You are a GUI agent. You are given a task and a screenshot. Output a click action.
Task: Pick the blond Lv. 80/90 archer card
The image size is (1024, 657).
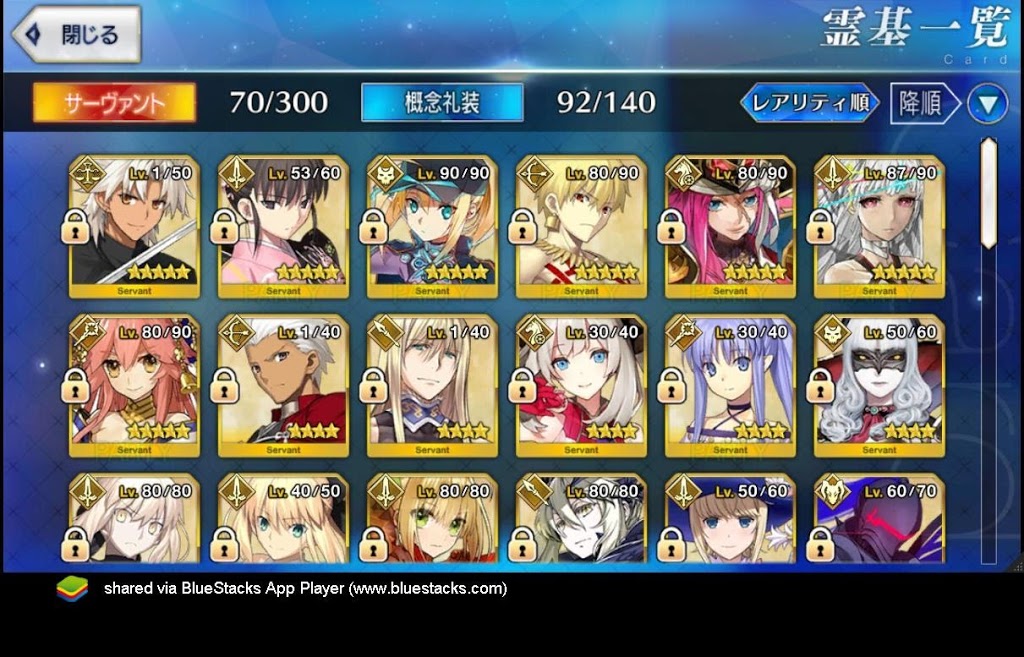click(x=582, y=227)
